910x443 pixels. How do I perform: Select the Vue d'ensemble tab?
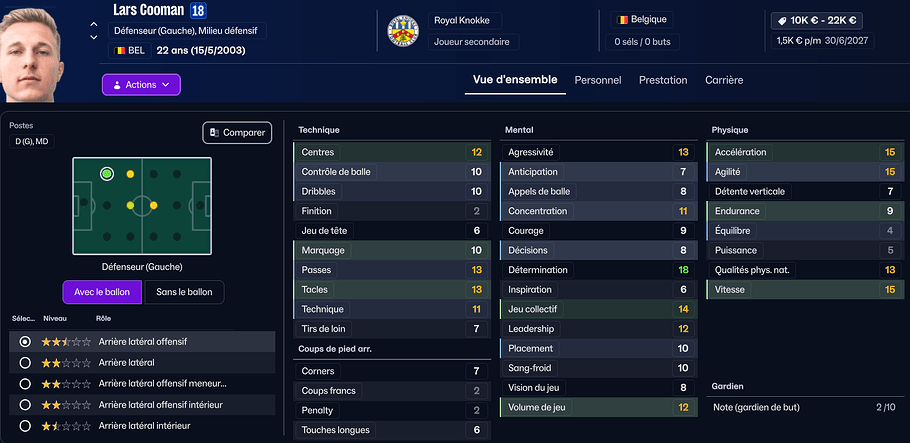point(514,80)
